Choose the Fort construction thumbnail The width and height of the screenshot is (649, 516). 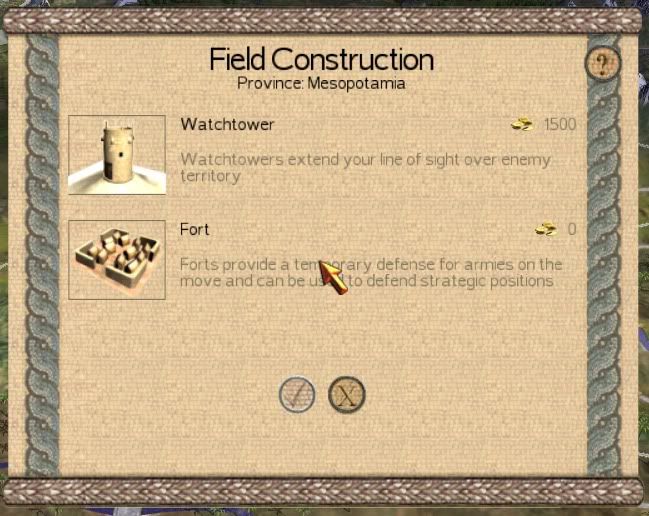pyautogui.click(x=117, y=260)
